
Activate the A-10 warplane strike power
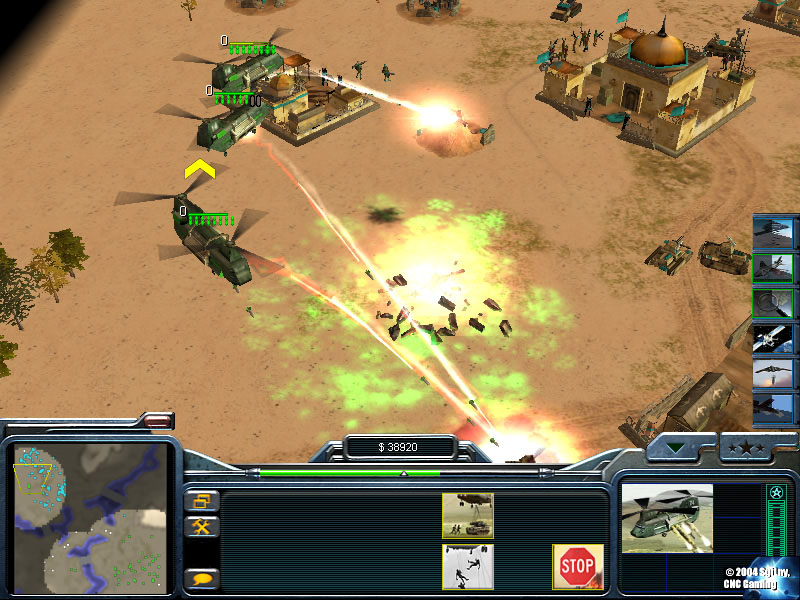(772, 267)
